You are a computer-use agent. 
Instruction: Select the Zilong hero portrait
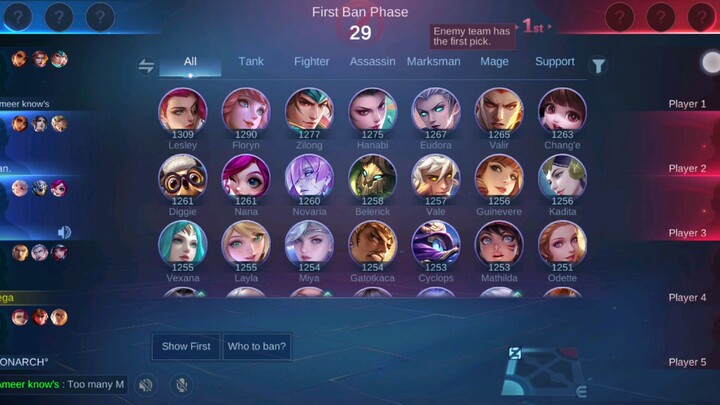(309, 111)
